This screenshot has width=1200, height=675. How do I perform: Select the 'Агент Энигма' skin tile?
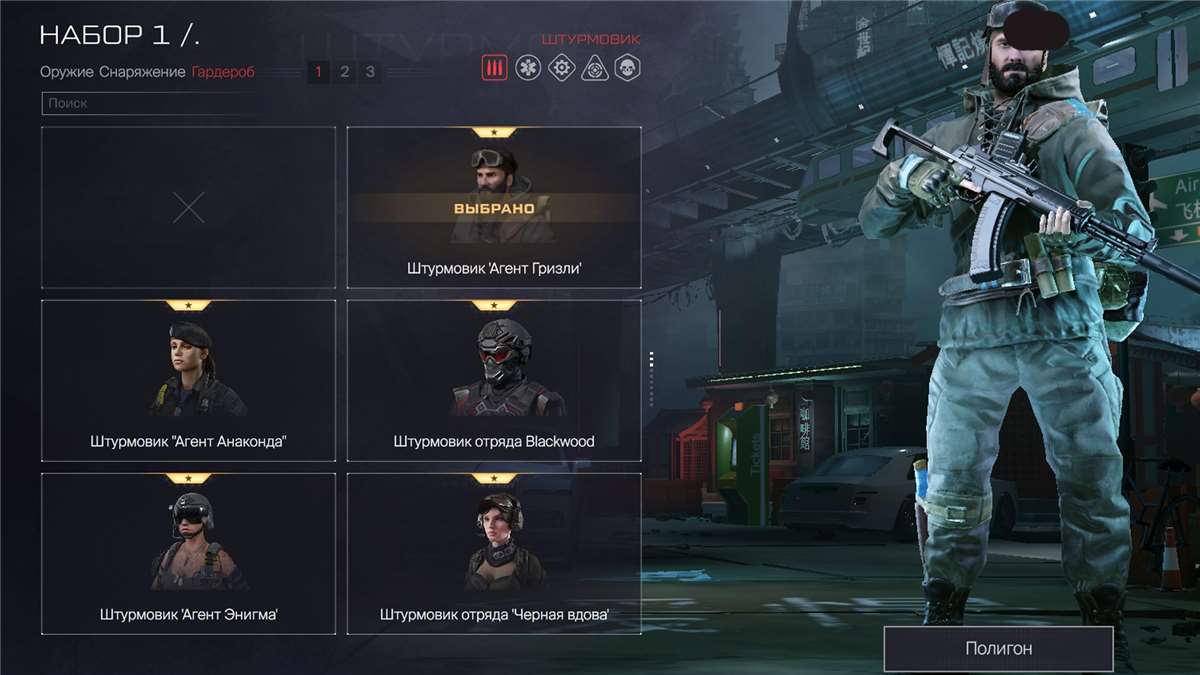pos(188,553)
